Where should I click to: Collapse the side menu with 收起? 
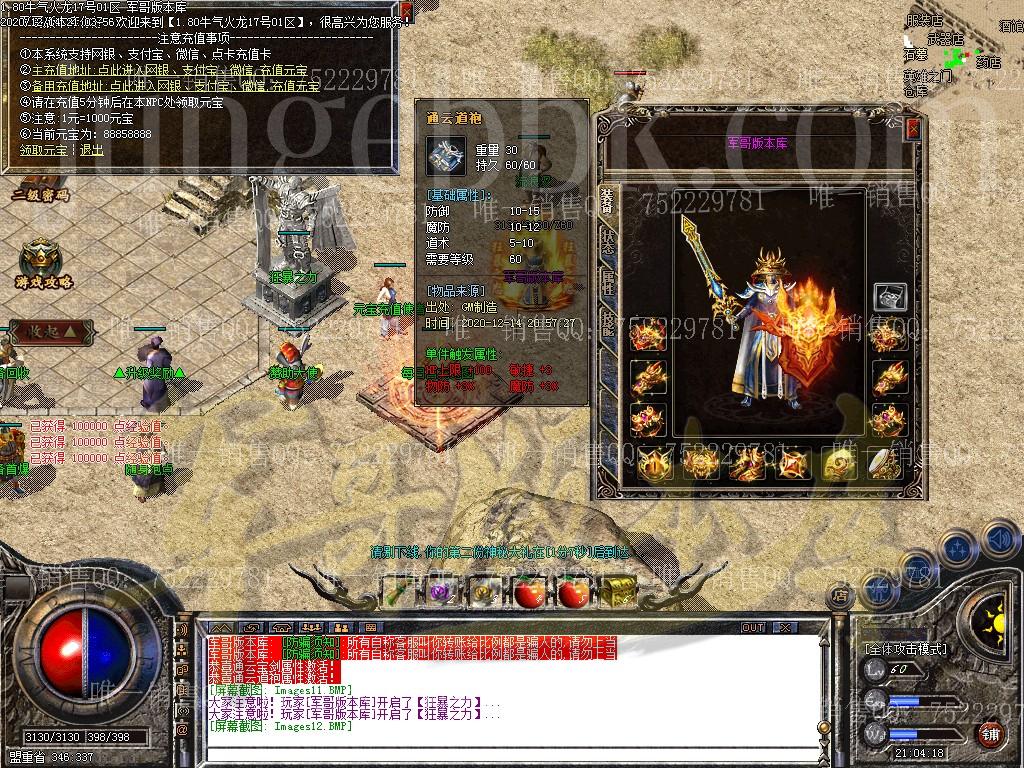[52, 330]
